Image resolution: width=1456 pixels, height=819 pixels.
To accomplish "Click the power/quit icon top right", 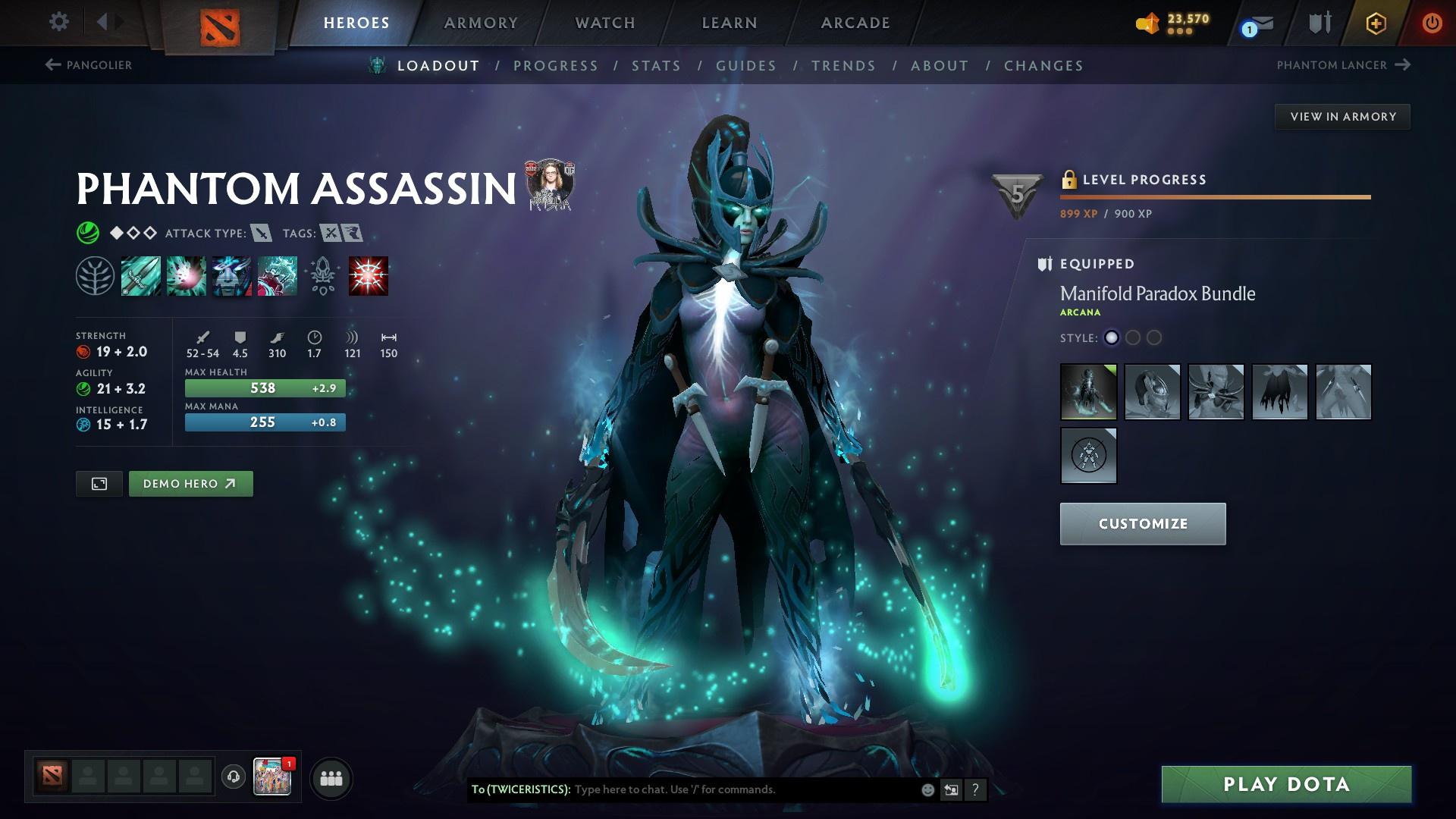I will [1432, 23].
